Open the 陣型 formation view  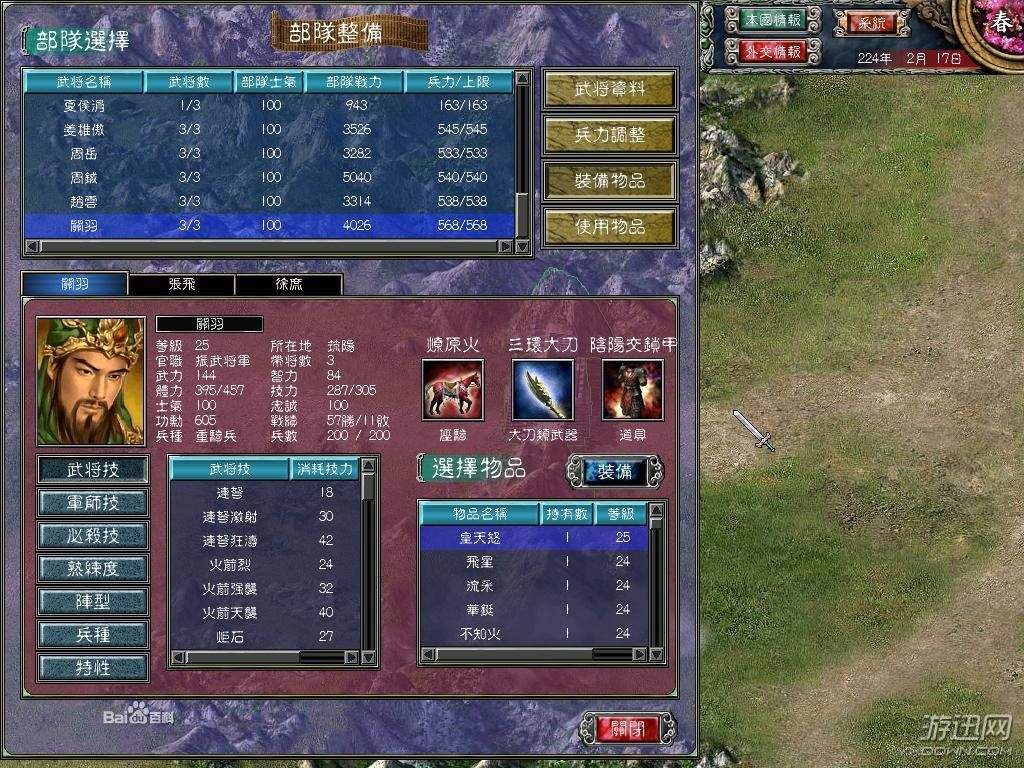93,601
